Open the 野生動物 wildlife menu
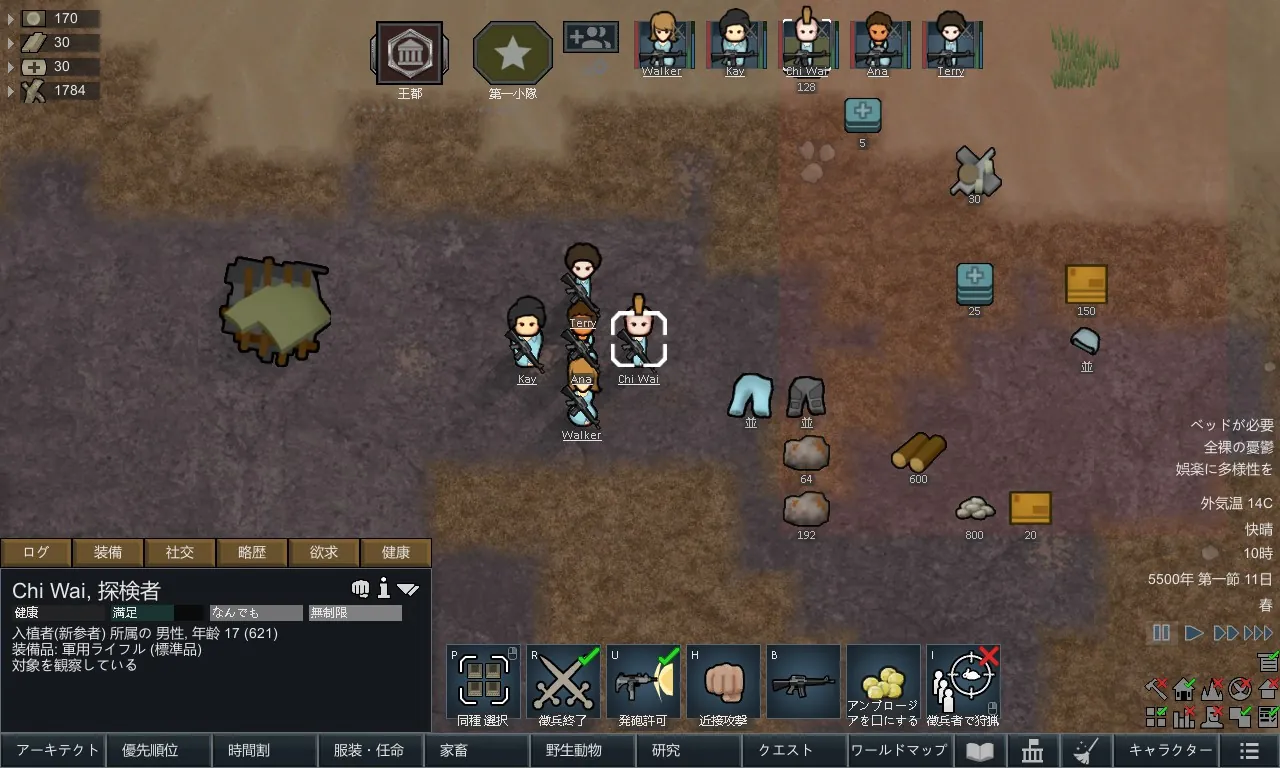Image resolution: width=1280 pixels, height=768 pixels. click(x=581, y=750)
